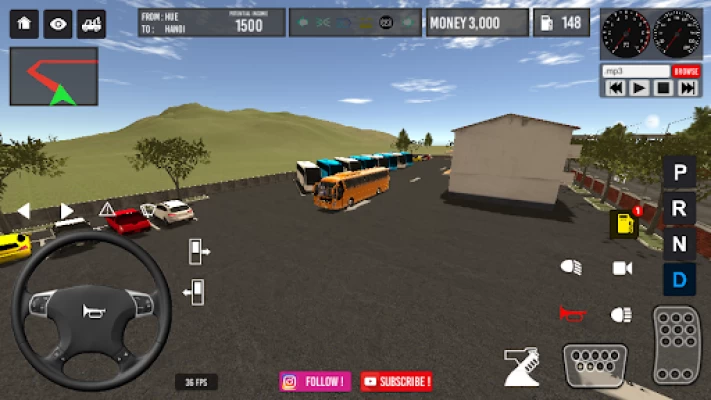Switch the camera view
Screen dimensions: 711x400
point(622,268)
